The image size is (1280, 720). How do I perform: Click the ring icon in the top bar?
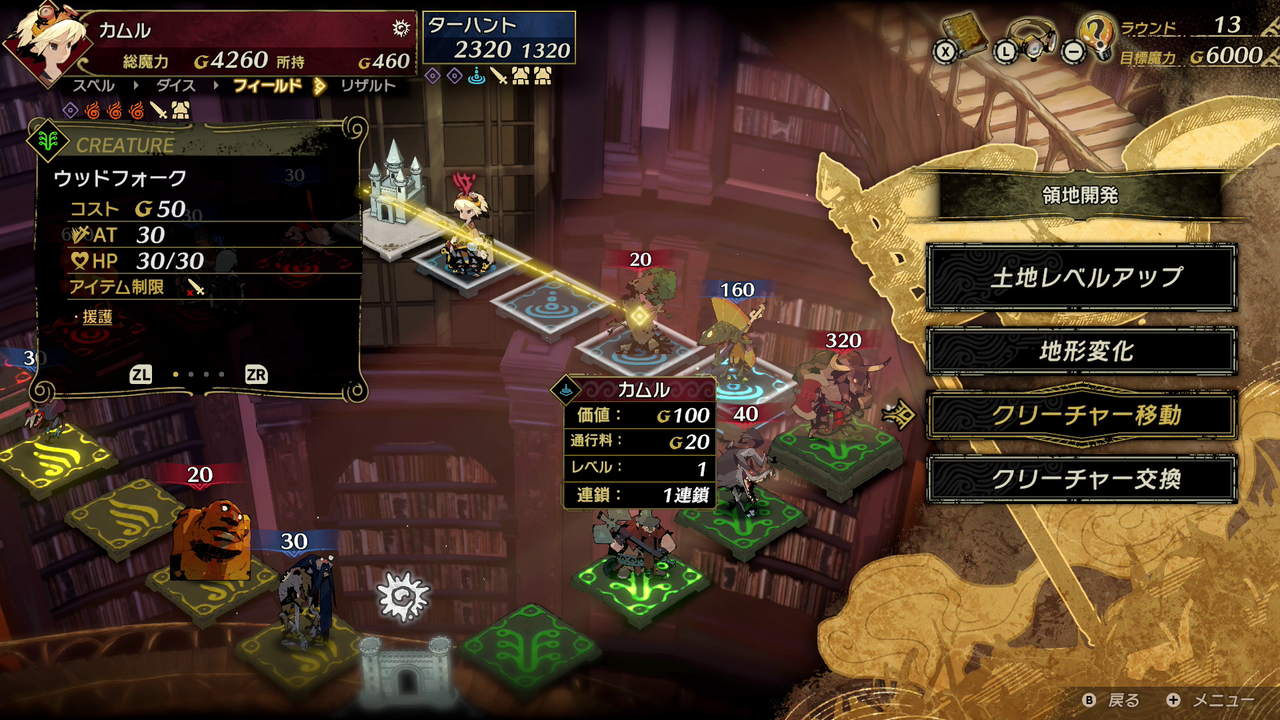(1031, 37)
